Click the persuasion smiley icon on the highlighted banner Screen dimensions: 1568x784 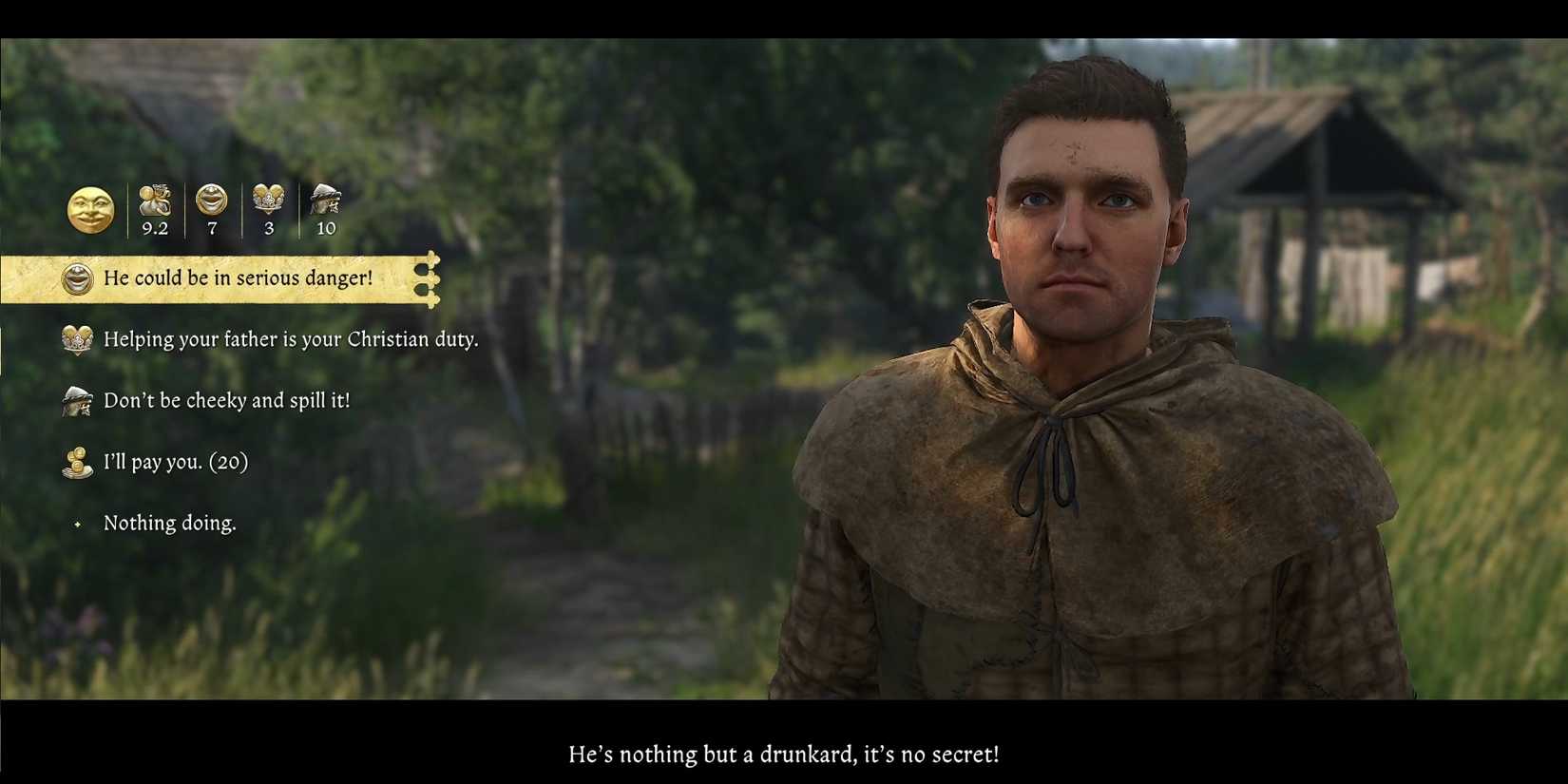pos(76,278)
